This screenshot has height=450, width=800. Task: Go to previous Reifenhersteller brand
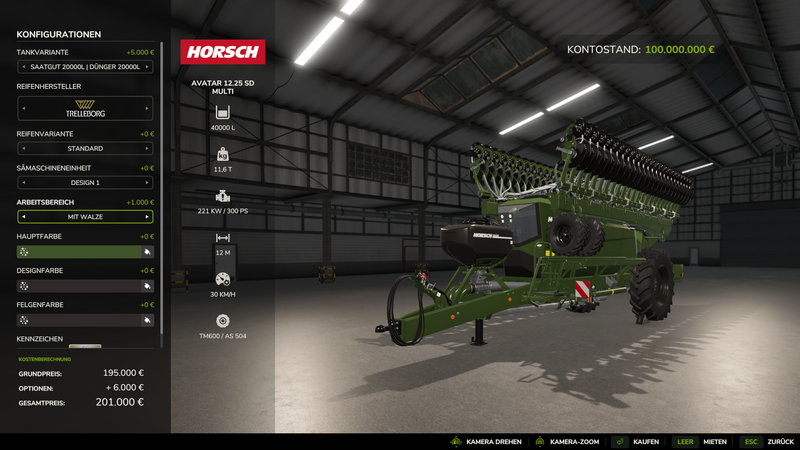click(23, 108)
